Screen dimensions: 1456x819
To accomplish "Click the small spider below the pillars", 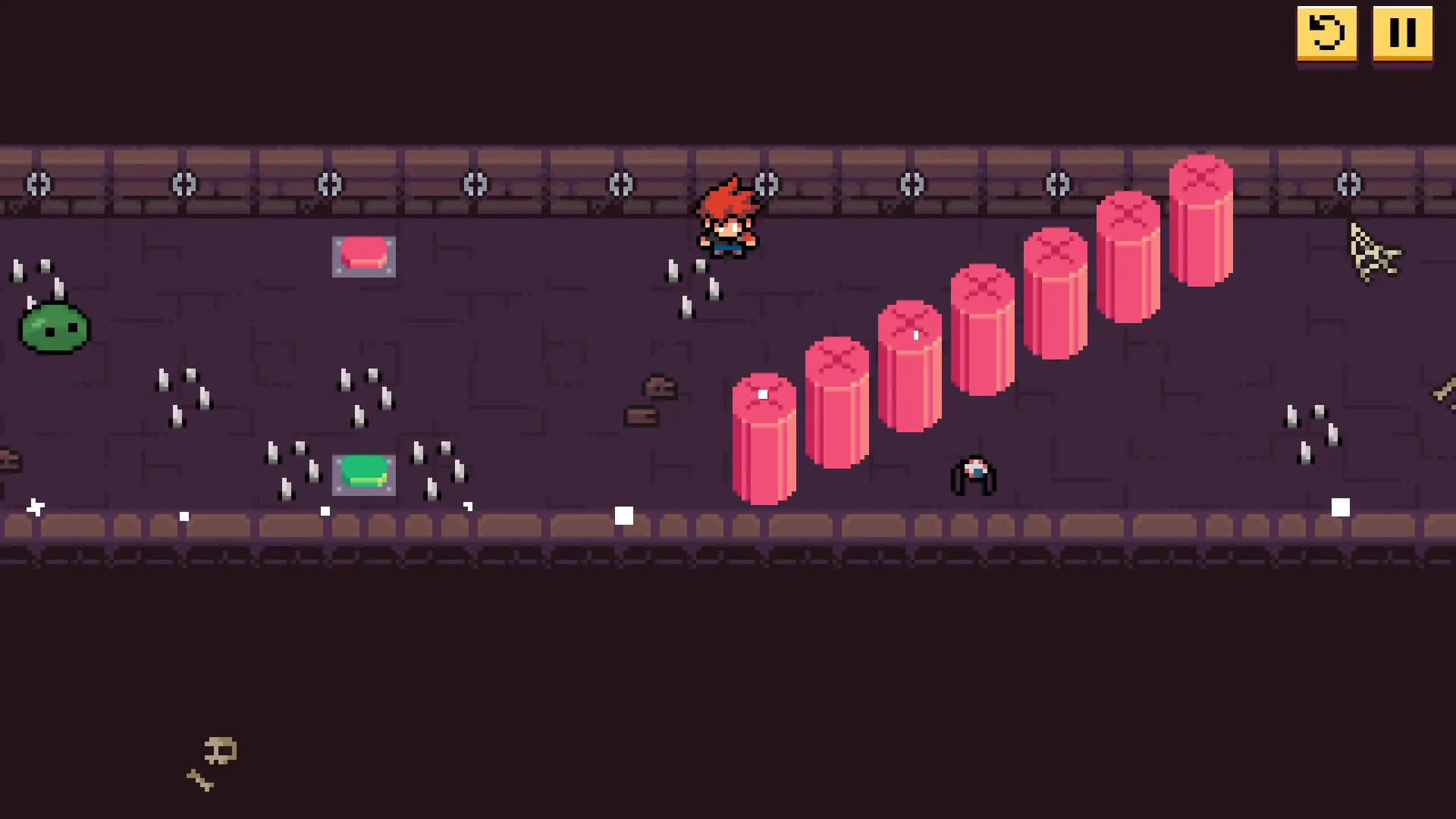I will click(x=974, y=474).
